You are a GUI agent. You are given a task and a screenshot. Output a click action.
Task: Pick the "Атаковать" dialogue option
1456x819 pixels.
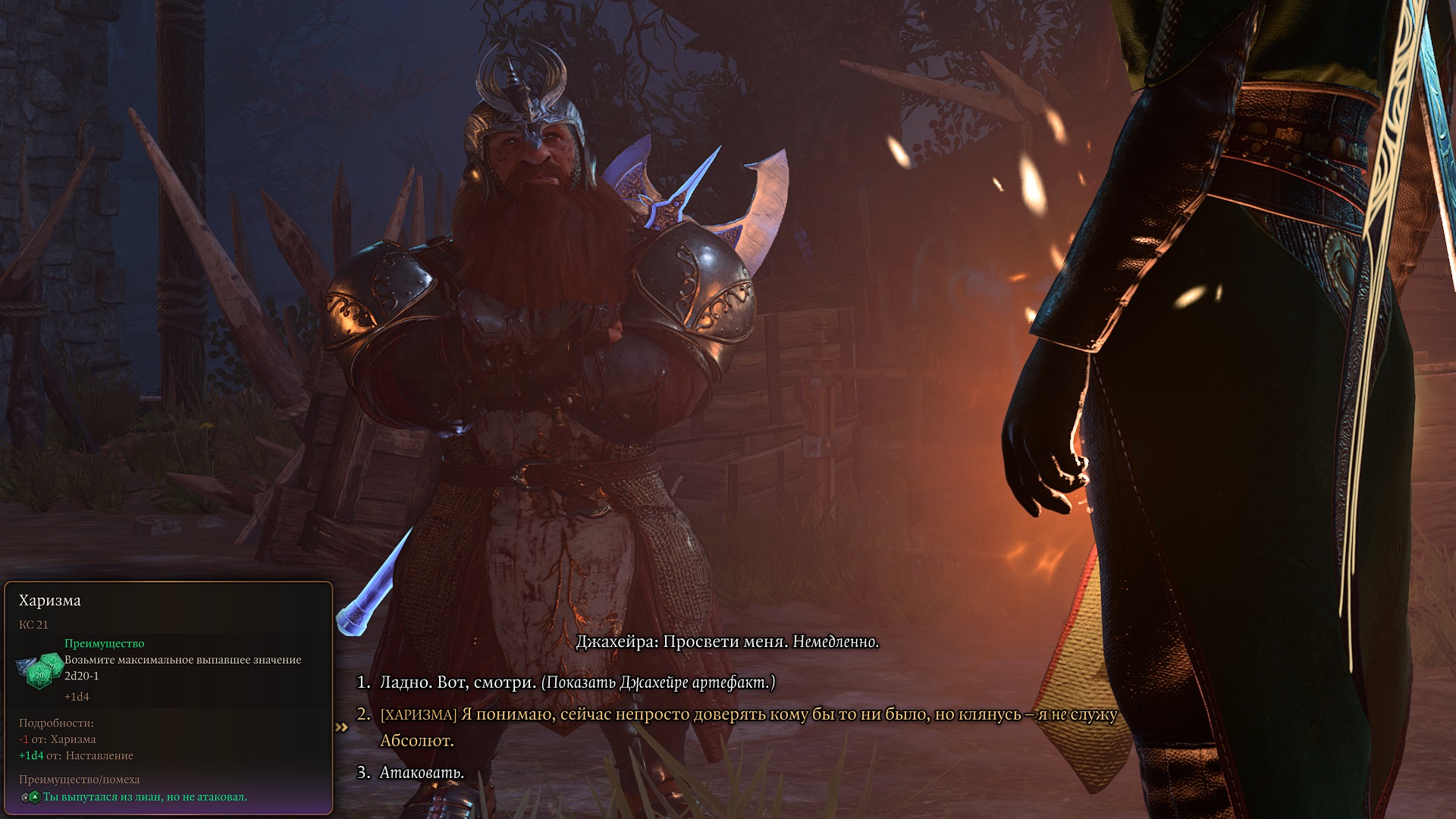(422, 773)
